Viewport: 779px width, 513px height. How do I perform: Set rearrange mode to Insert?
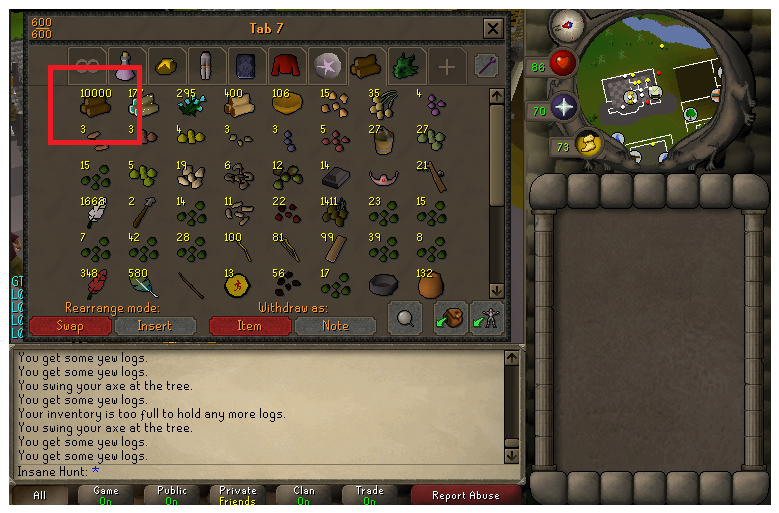click(155, 326)
